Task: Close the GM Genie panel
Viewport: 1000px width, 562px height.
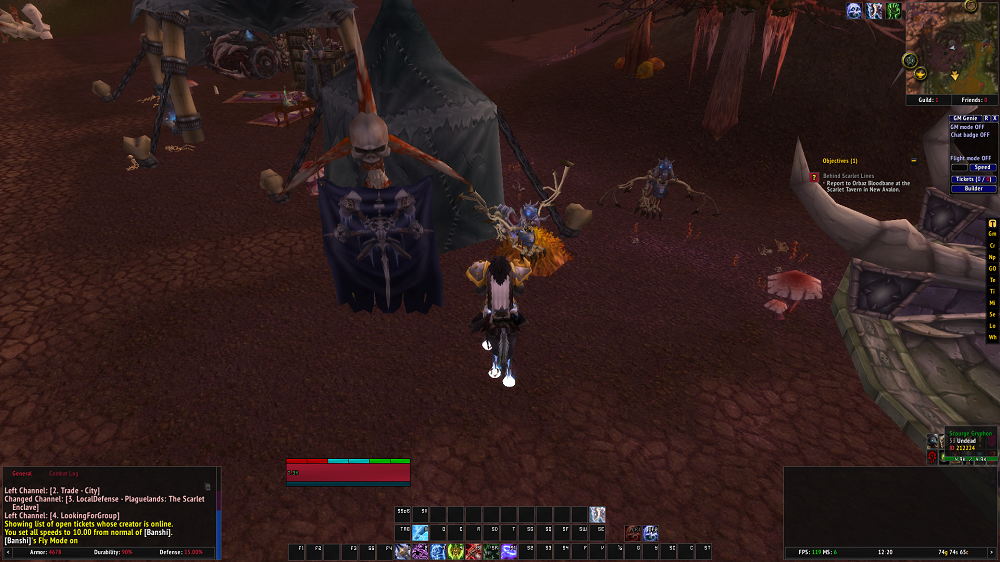Action: coord(994,118)
